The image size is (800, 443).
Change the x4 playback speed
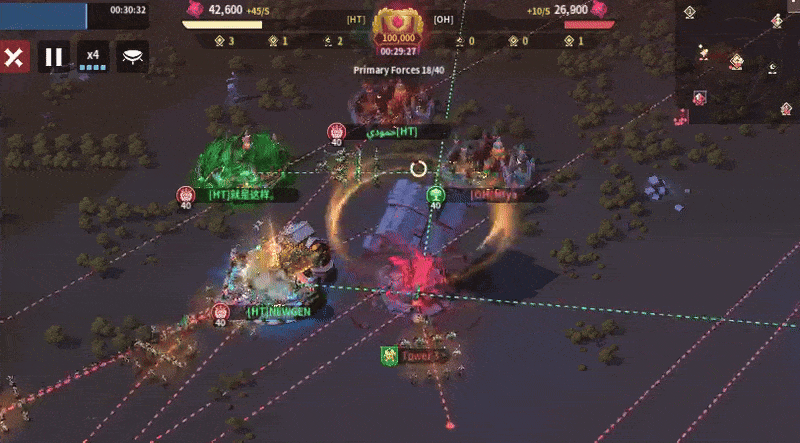tap(93, 57)
